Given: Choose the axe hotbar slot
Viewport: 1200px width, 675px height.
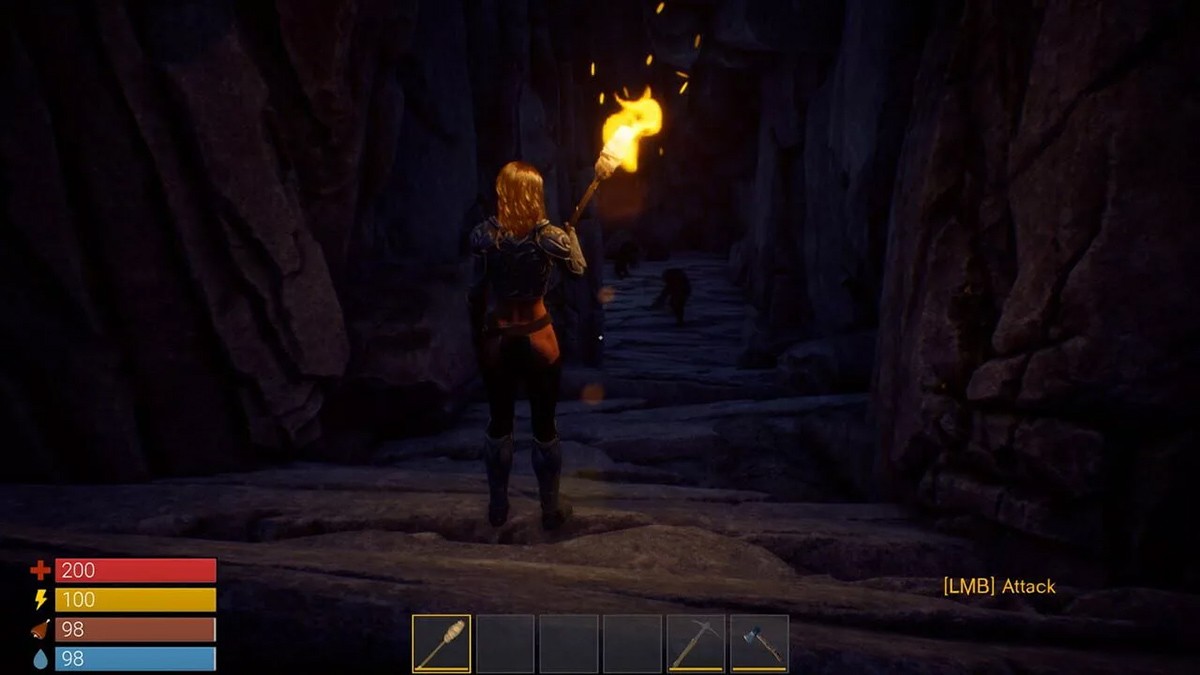Looking at the screenshot, I should [759, 643].
